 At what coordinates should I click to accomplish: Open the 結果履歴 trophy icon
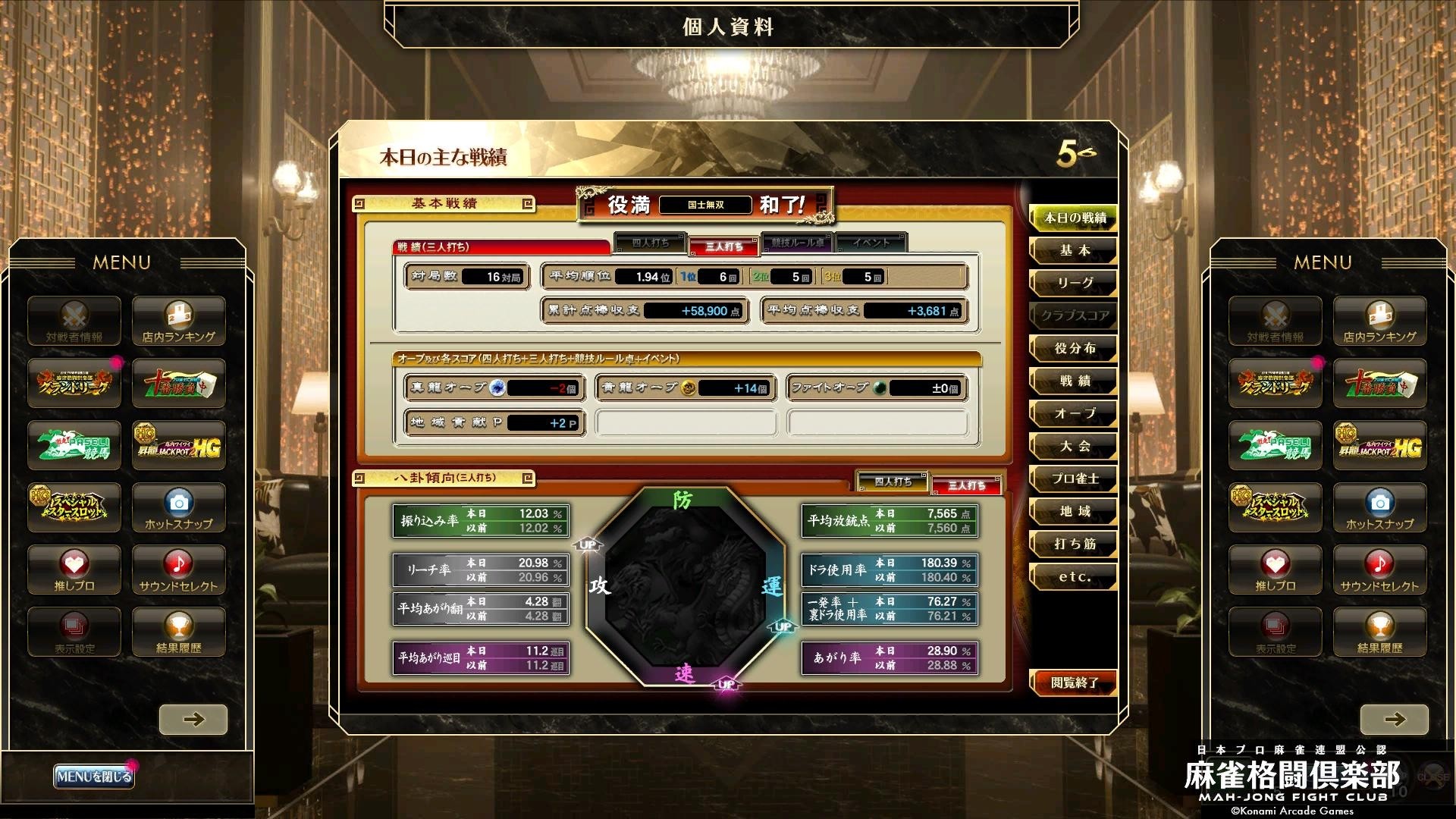[x=178, y=632]
